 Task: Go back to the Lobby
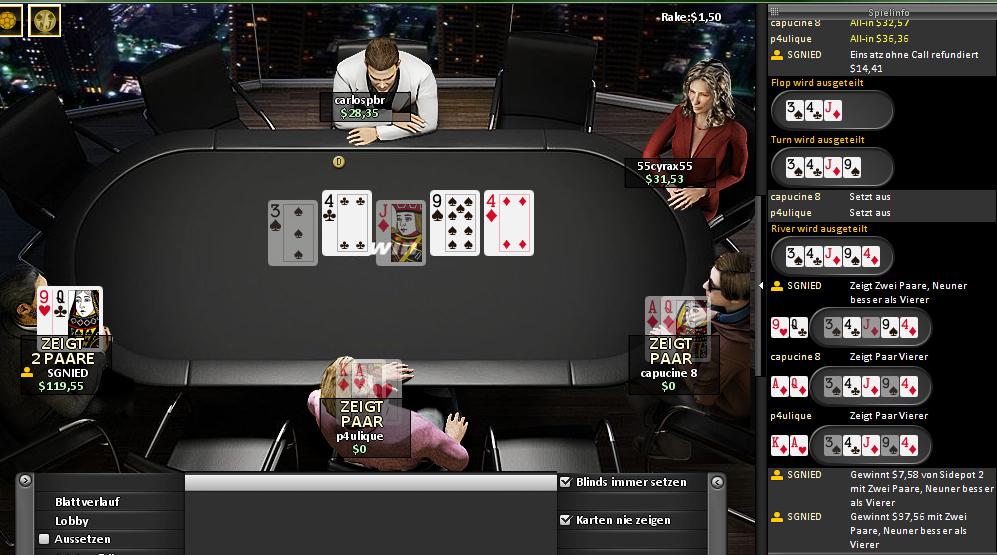72,521
